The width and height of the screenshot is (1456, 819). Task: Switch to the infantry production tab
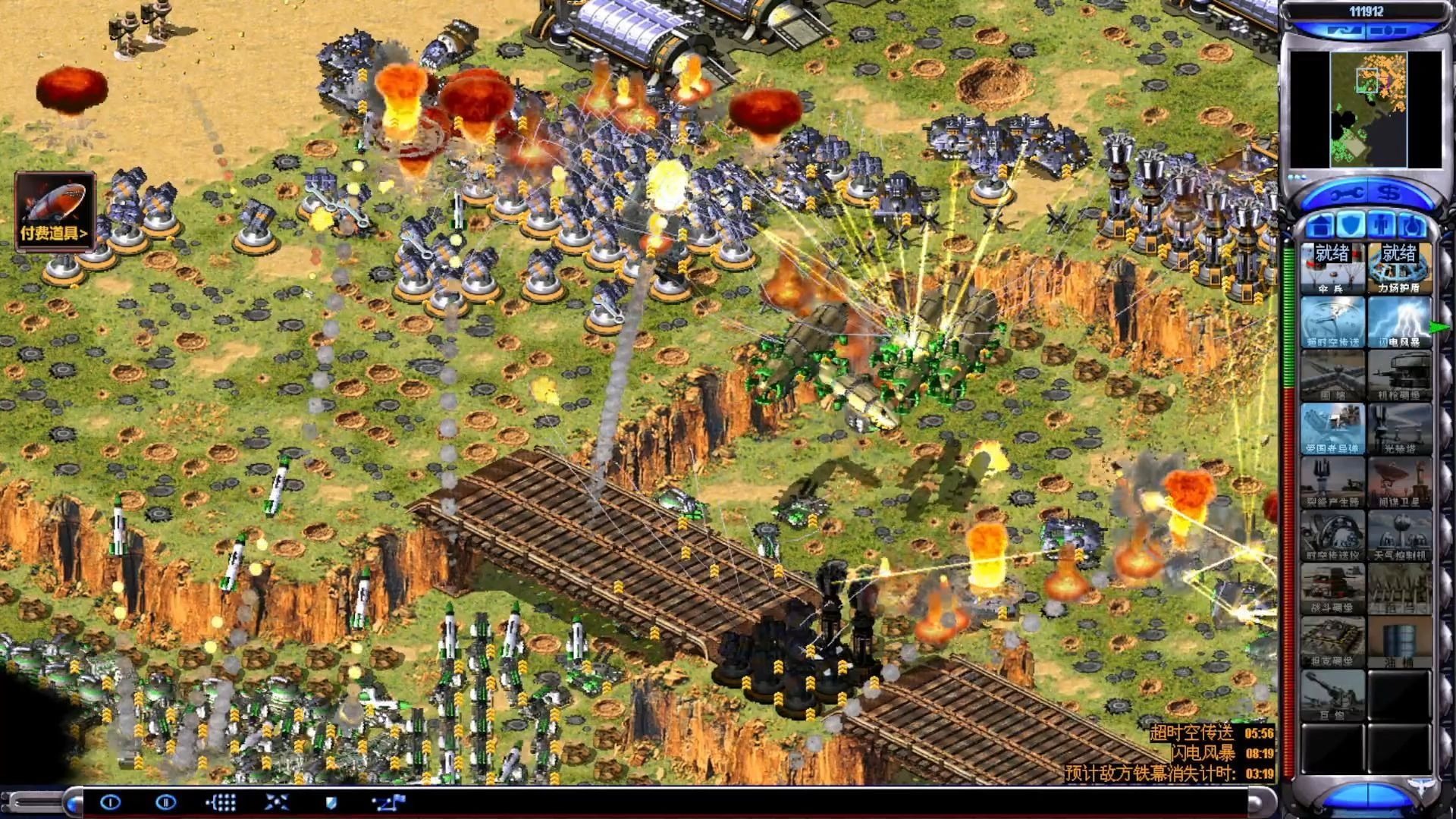(x=1382, y=225)
